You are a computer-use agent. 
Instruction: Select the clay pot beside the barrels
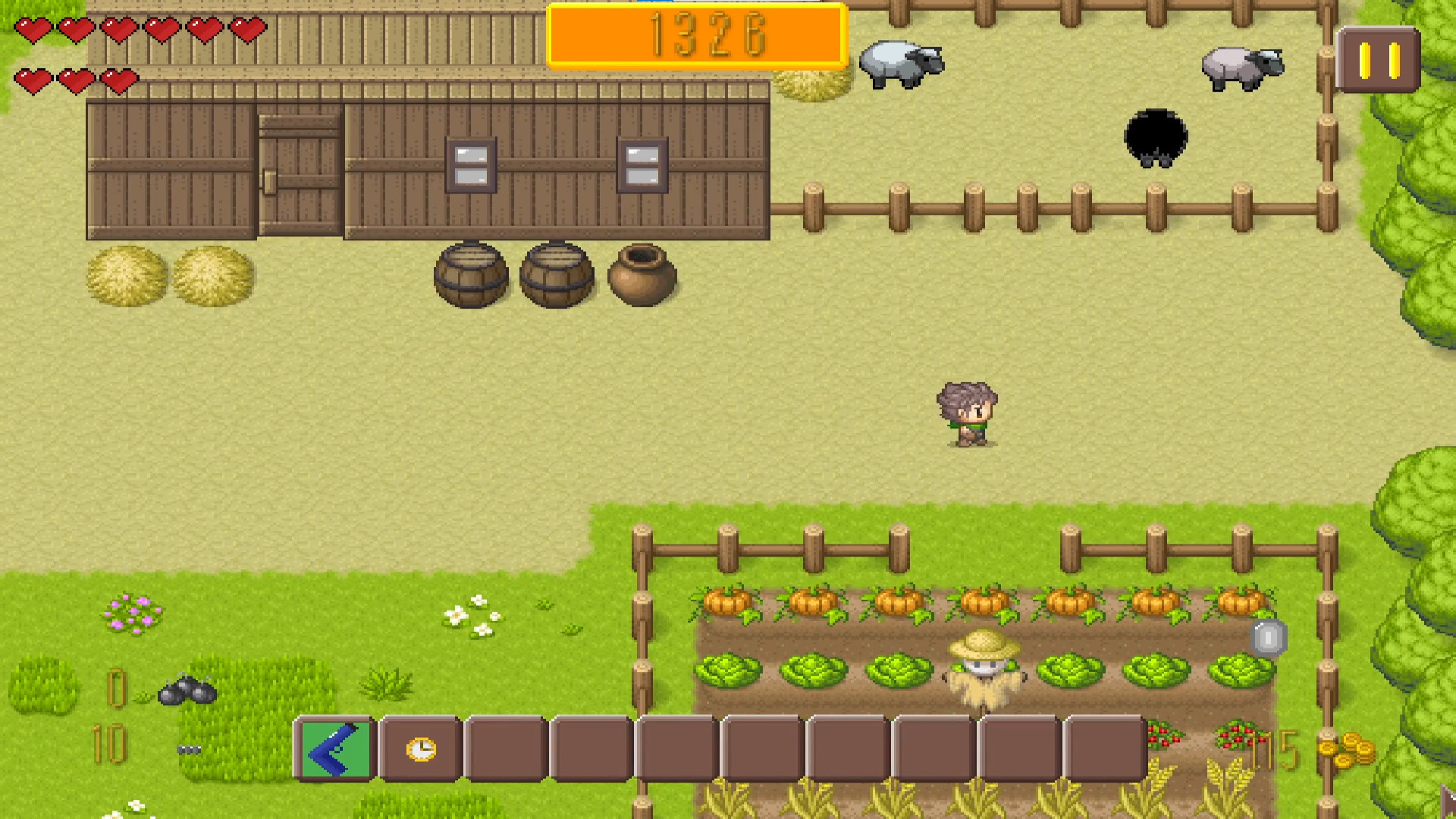coord(641,277)
